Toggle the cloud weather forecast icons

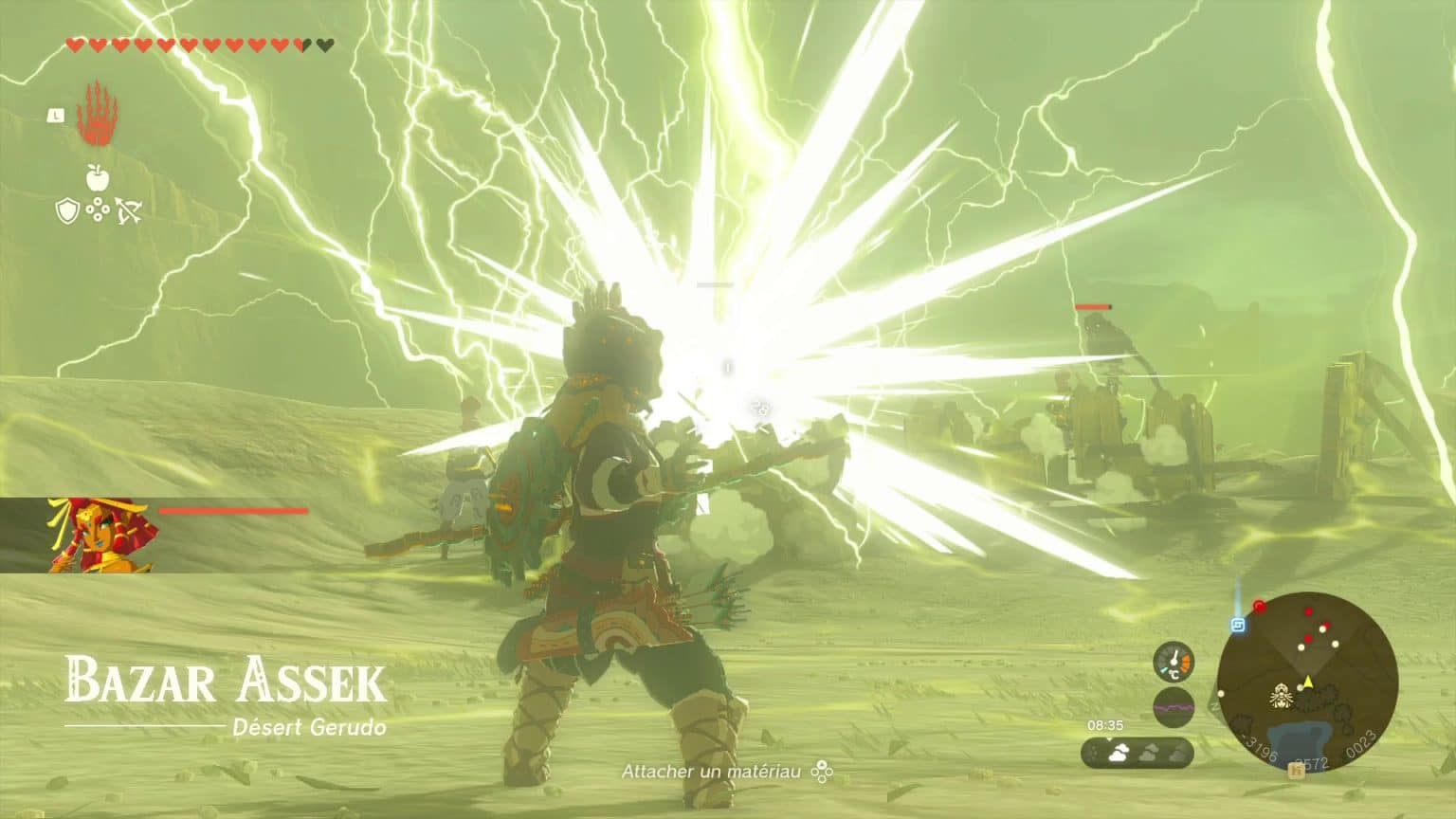coord(1138,752)
